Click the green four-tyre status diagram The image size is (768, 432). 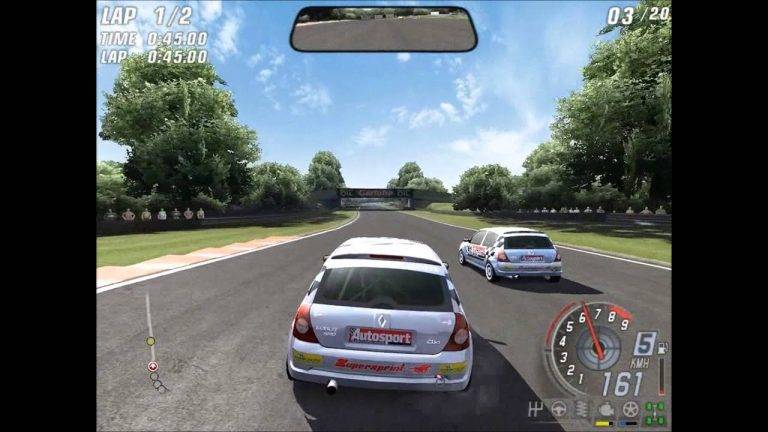click(x=655, y=410)
